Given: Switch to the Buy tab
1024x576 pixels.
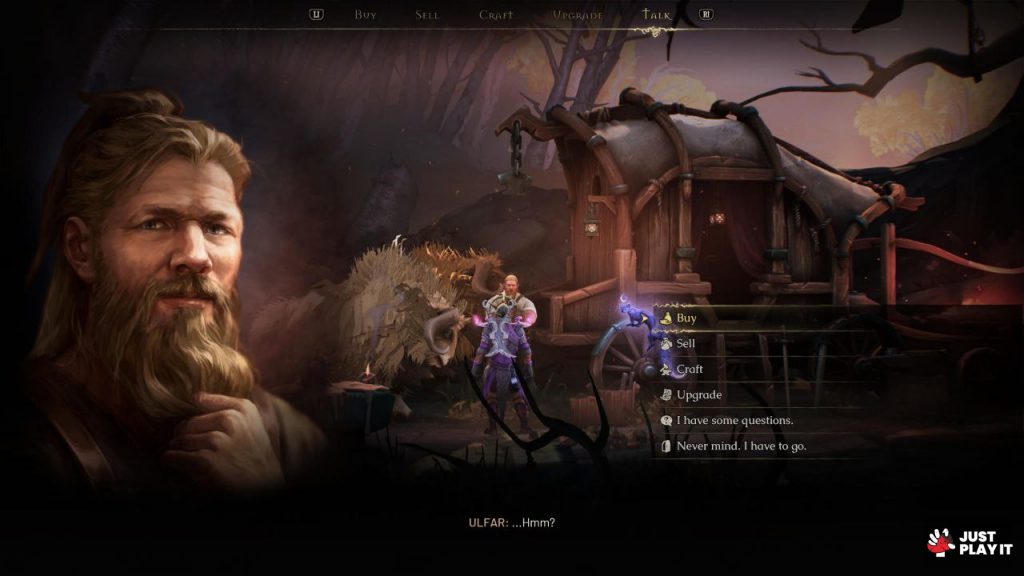Looking at the screenshot, I should tap(365, 15).
